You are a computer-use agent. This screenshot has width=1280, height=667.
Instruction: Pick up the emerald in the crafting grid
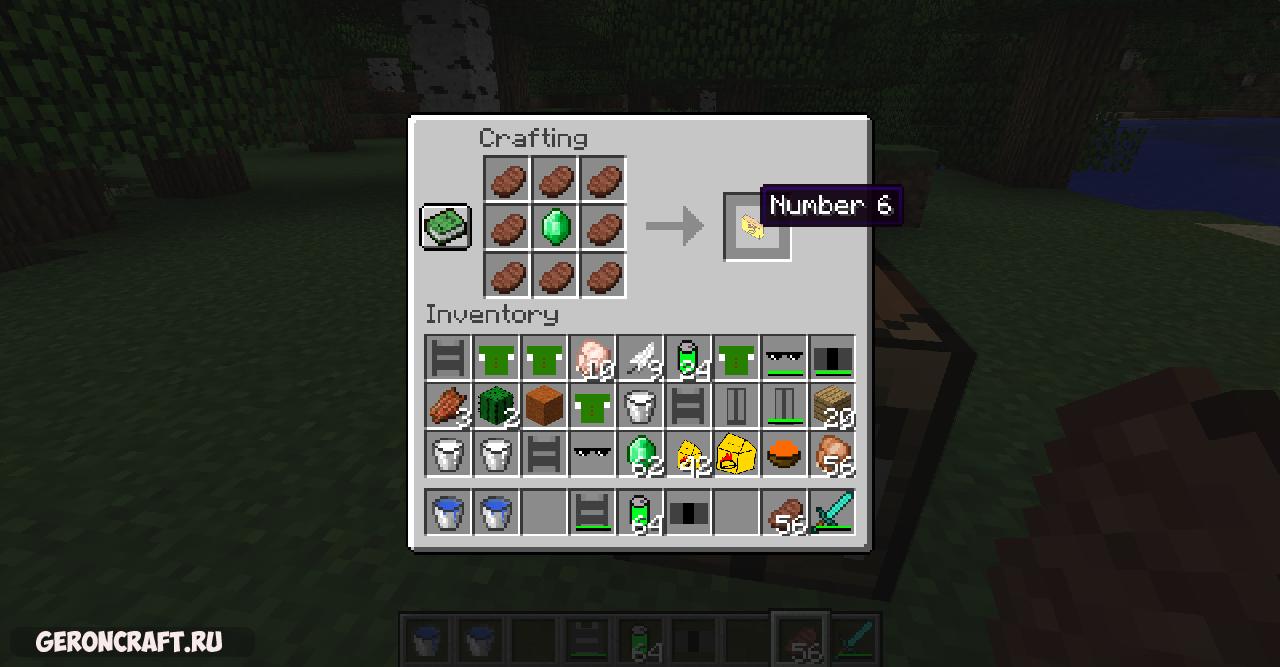555,228
